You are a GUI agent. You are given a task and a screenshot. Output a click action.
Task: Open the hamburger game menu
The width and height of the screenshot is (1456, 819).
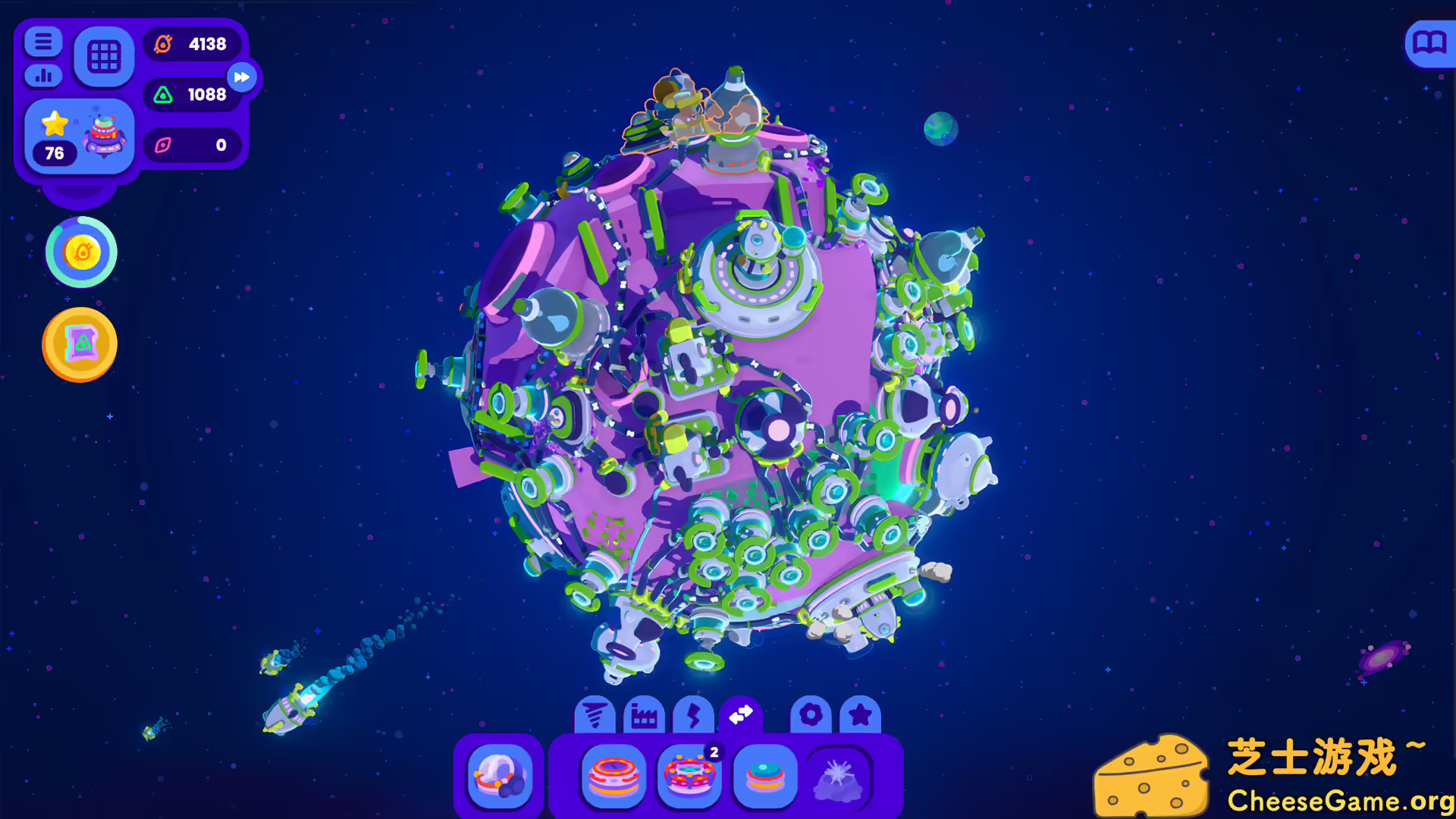tap(43, 43)
